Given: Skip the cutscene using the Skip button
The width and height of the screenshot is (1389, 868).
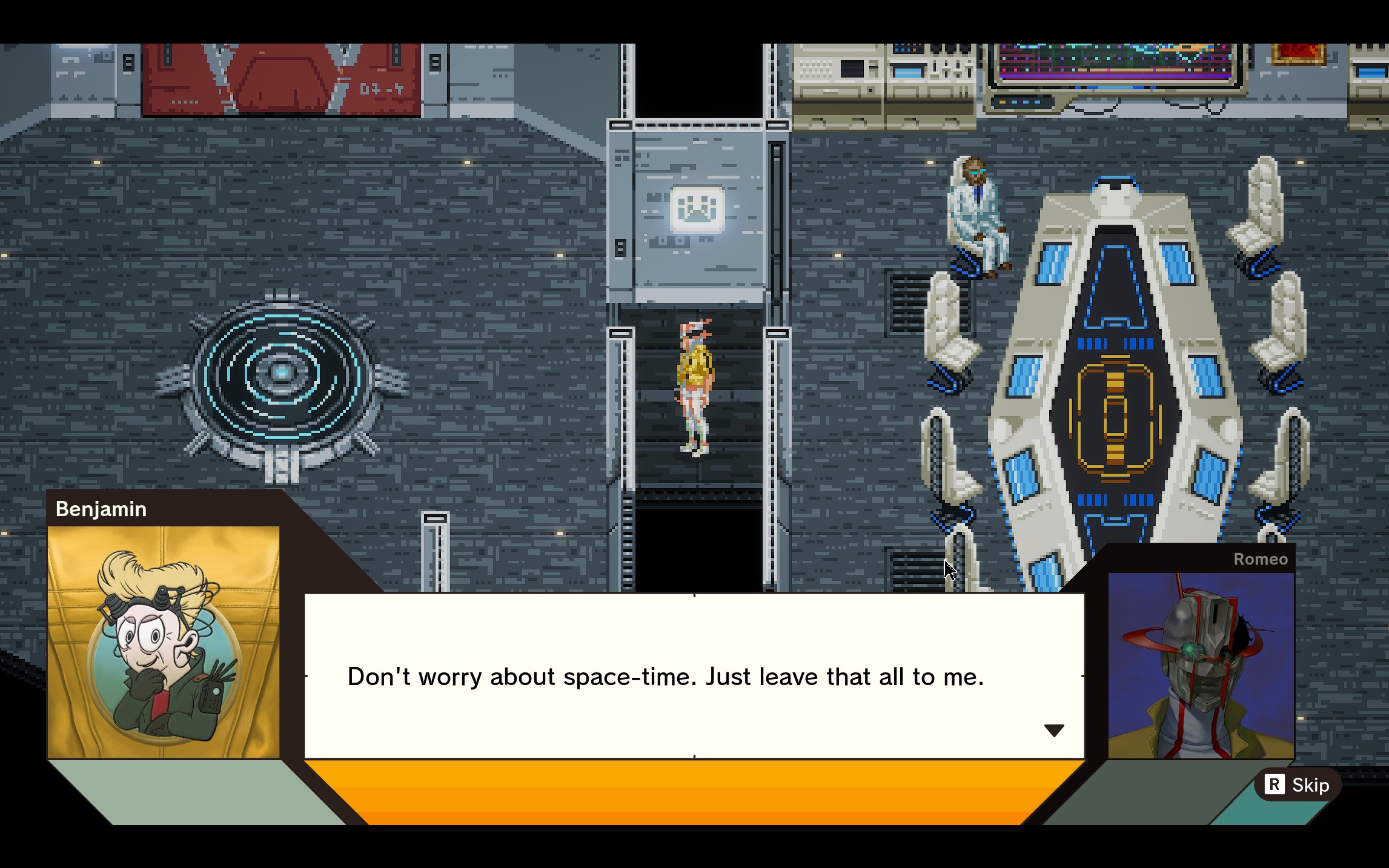Looking at the screenshot, I should pyautogui.click(x=1297, y=785).
